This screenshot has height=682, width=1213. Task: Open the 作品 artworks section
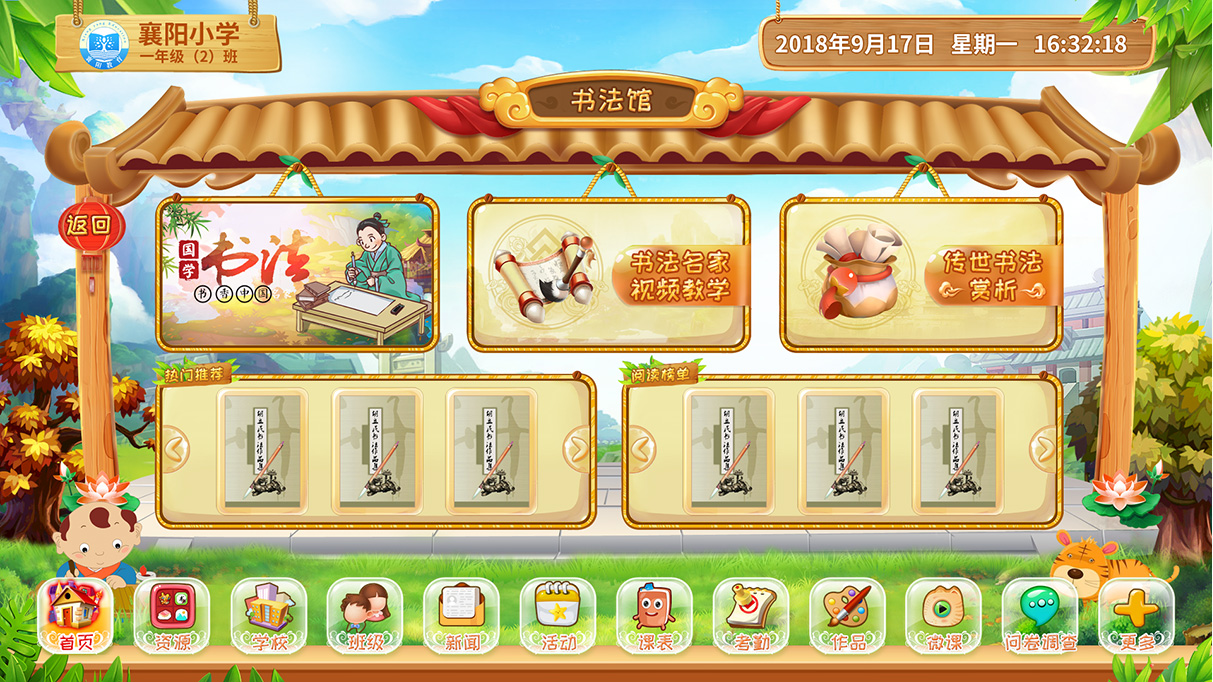(847, 616)
